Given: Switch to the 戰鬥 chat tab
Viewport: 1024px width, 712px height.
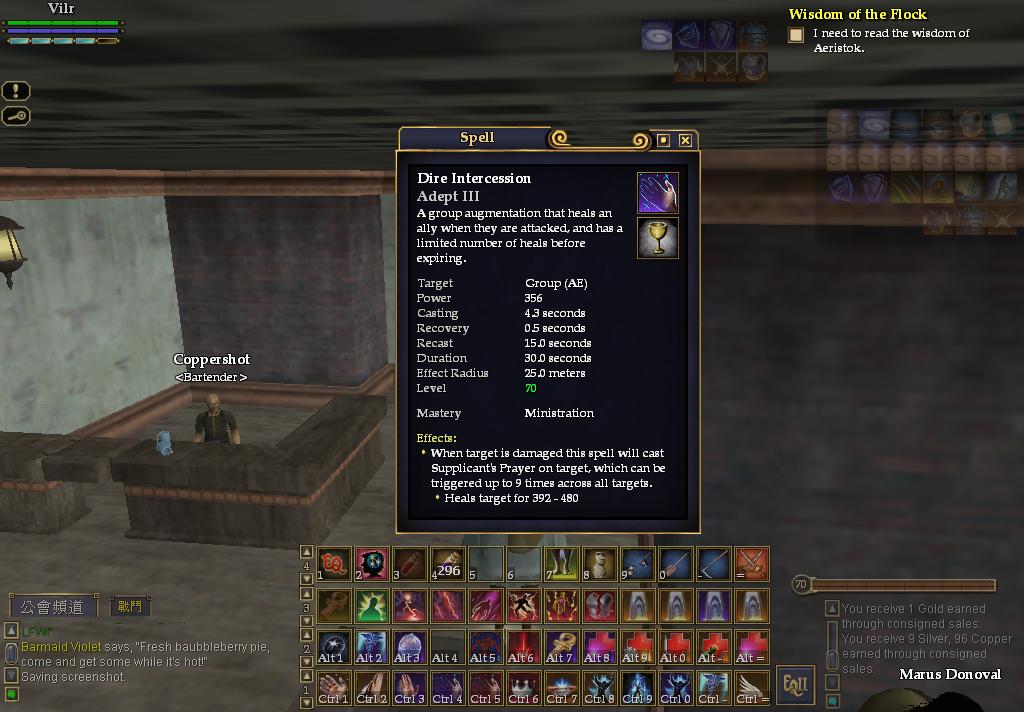Looking at the screenshot, I should click(130, 606).
